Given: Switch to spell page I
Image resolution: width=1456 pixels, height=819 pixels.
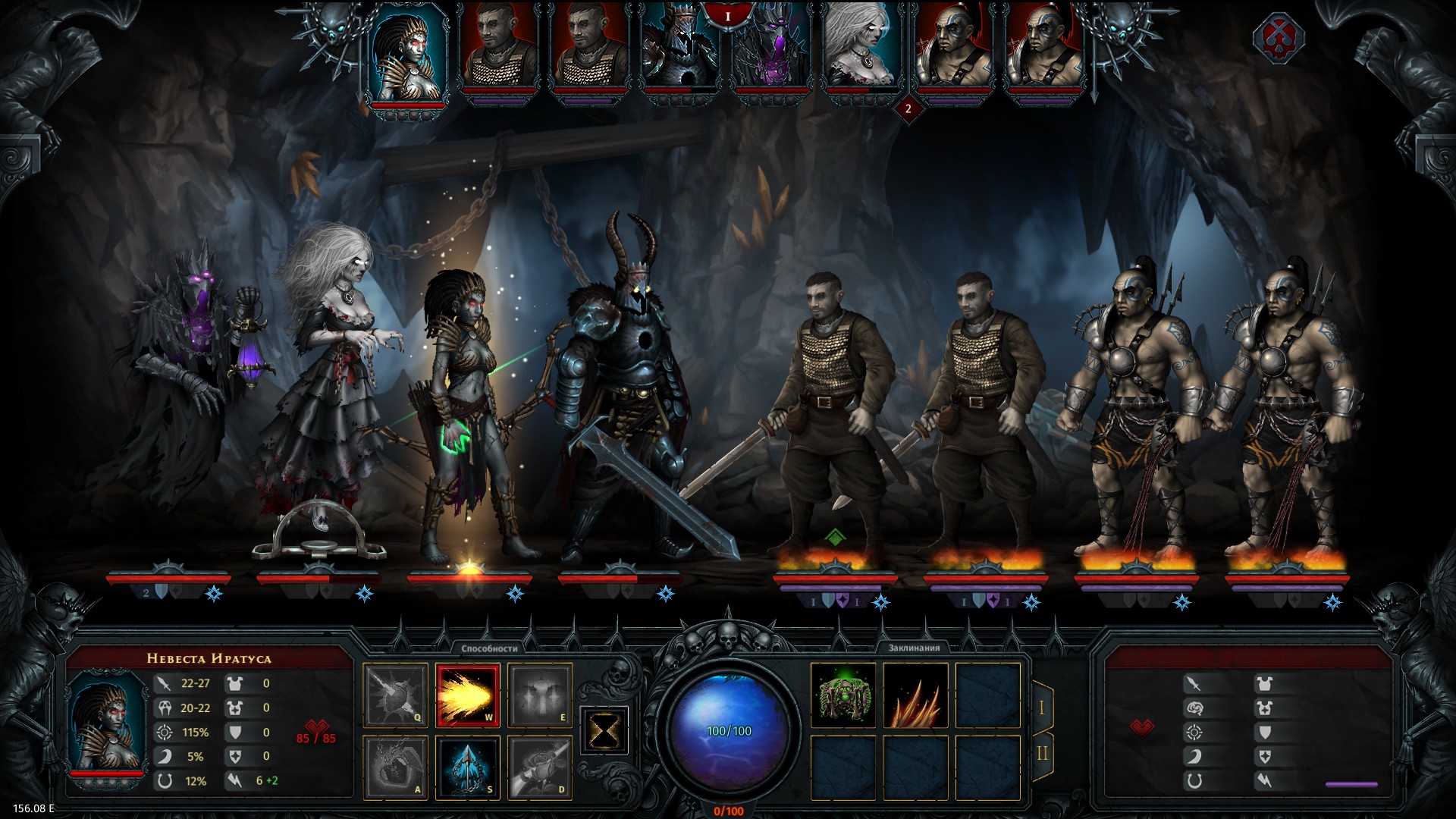Looking at the screenshot, I should 1042,707.
